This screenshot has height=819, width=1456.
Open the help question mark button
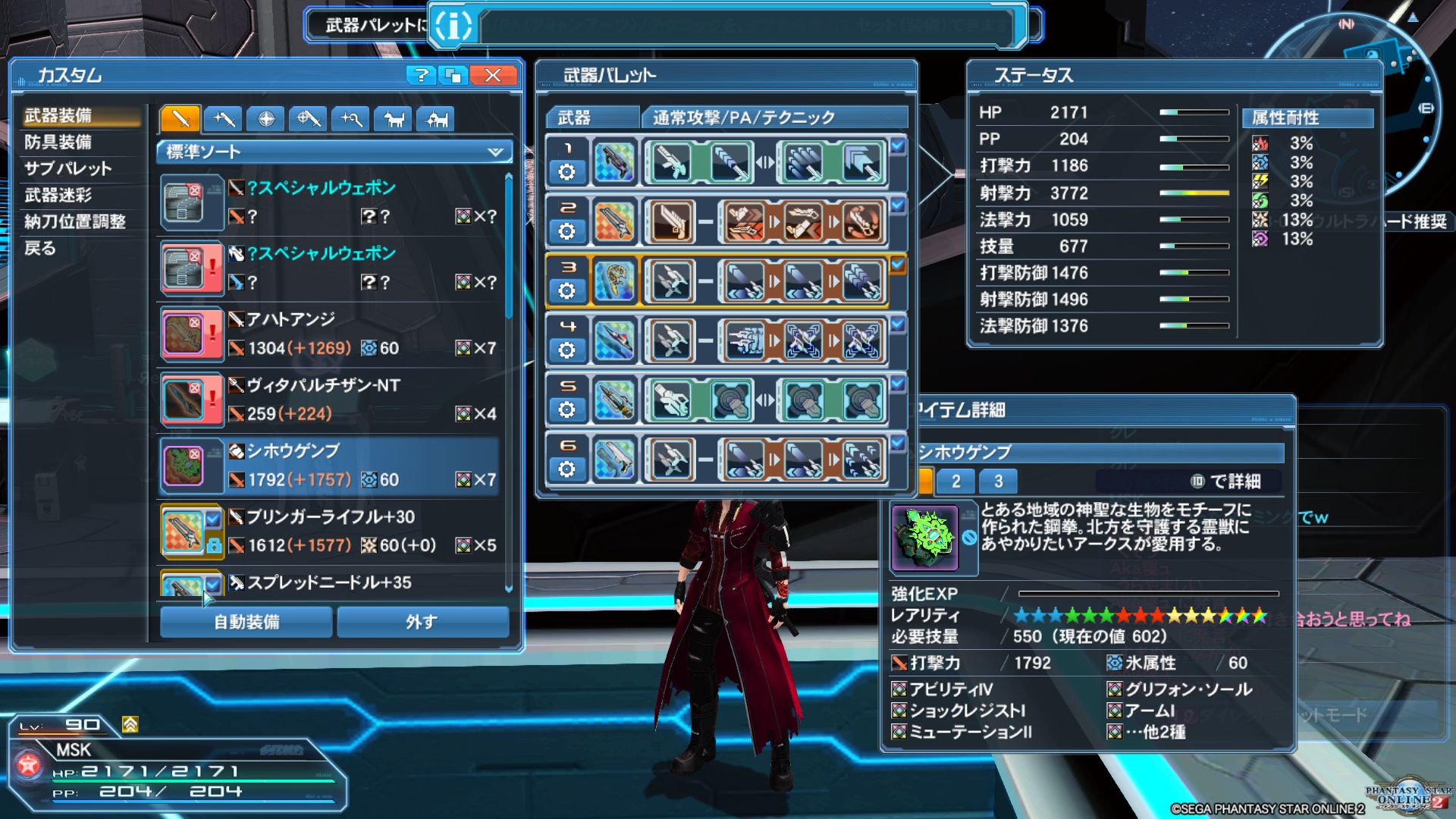[x=420, y=75]
